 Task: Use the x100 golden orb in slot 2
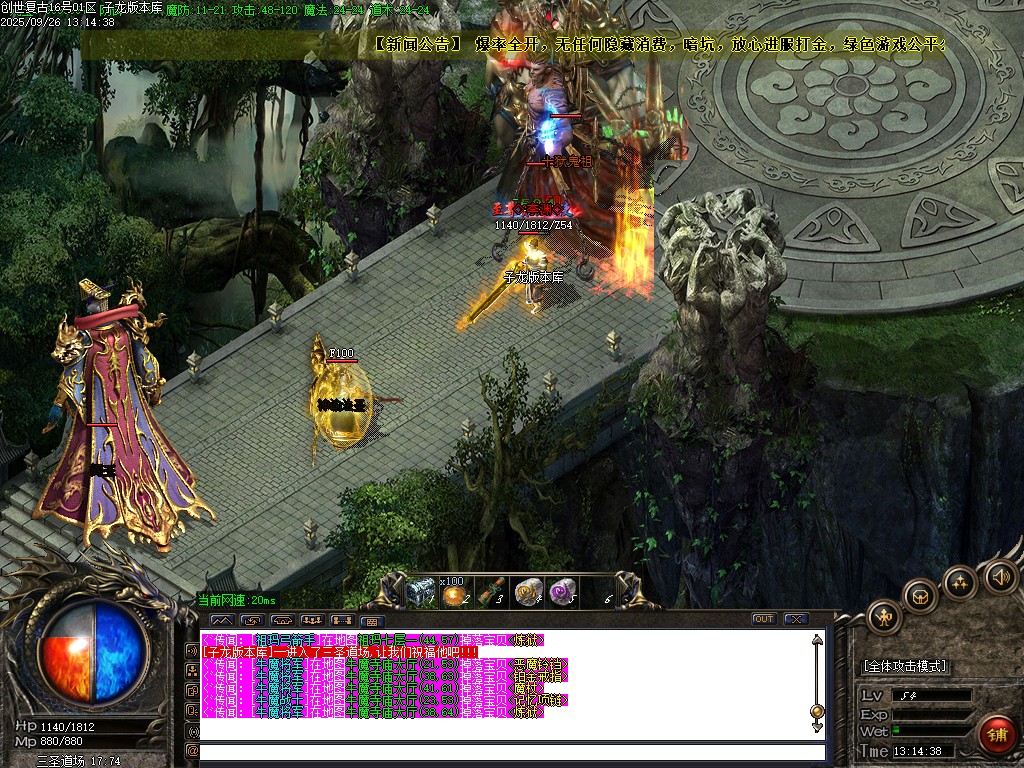tap(456, 594)
